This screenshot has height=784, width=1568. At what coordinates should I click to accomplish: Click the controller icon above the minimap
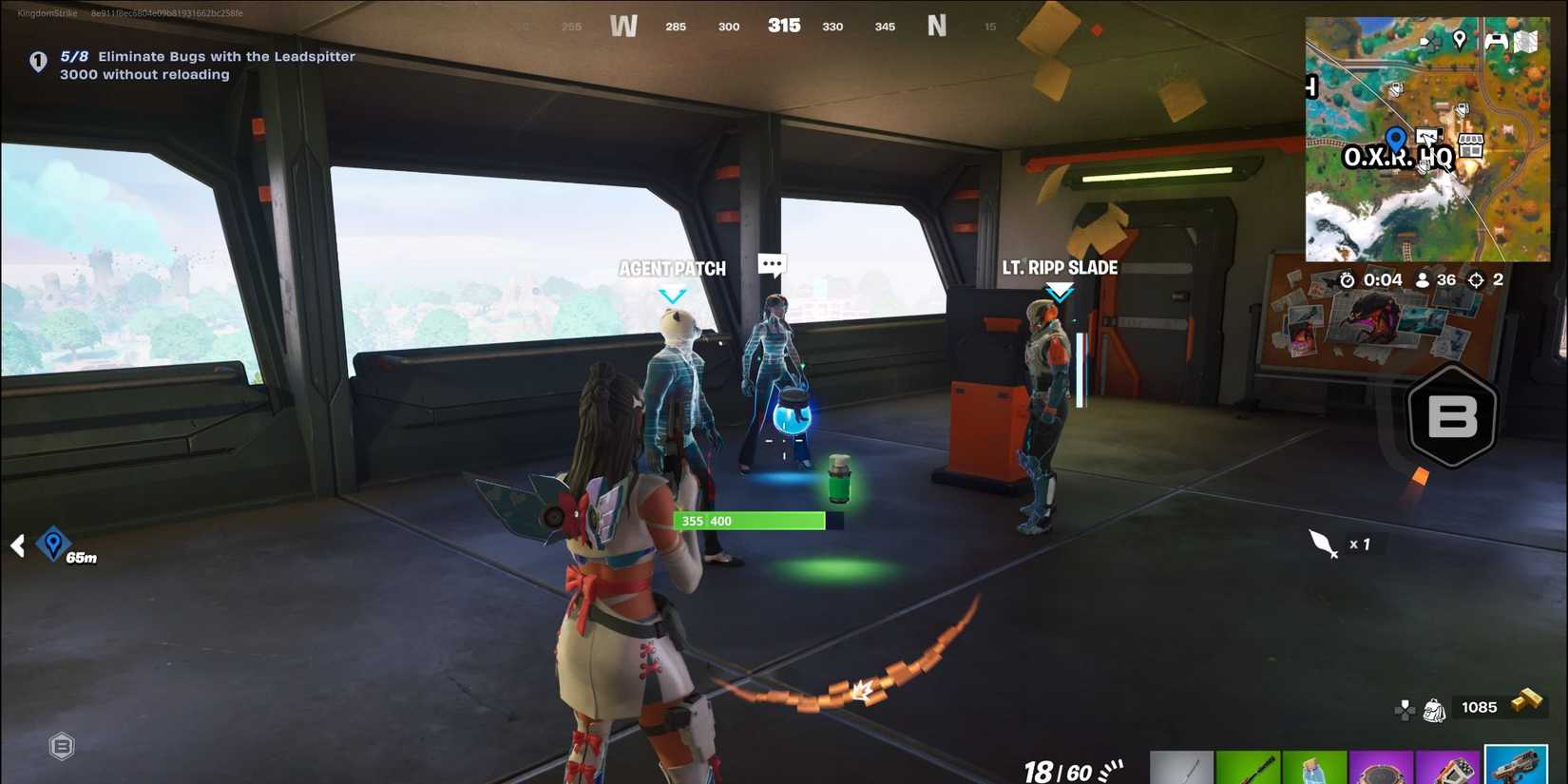[x=1496, y=41]
